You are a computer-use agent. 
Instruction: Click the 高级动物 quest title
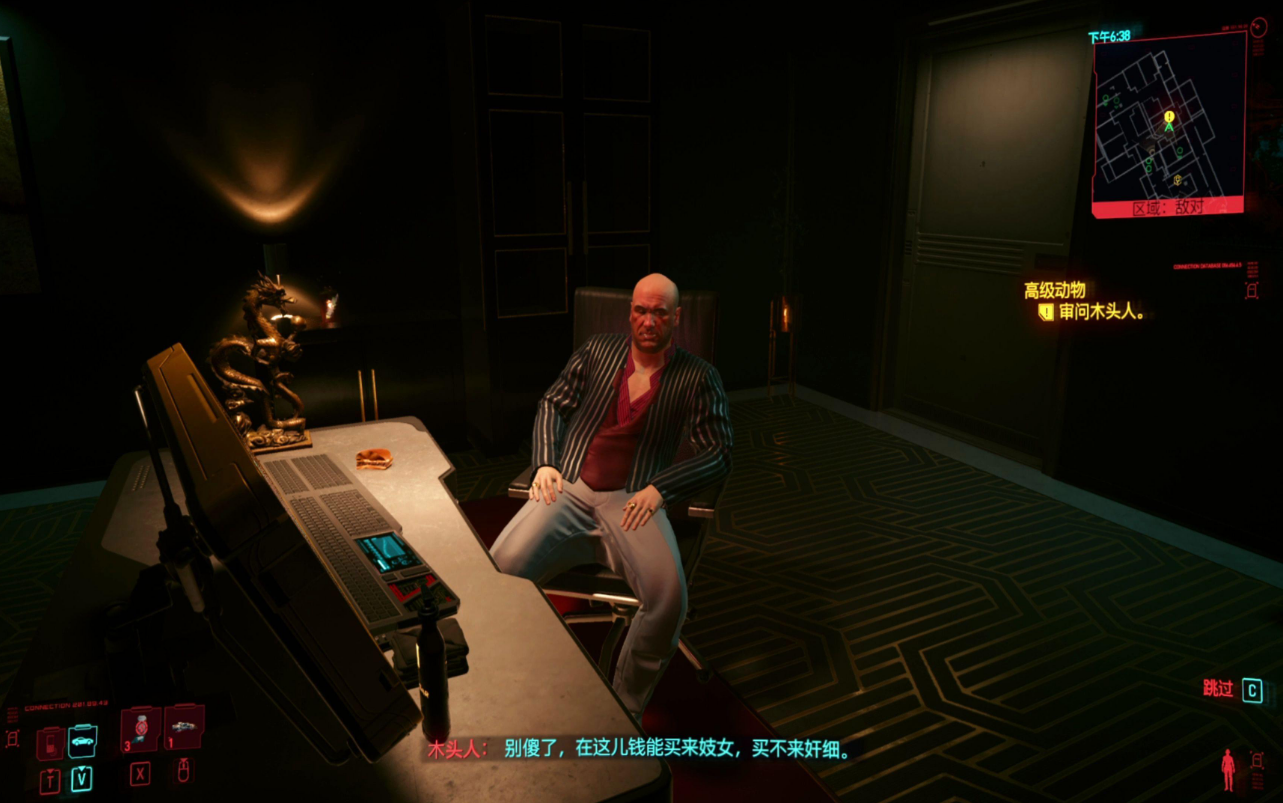1054,290
